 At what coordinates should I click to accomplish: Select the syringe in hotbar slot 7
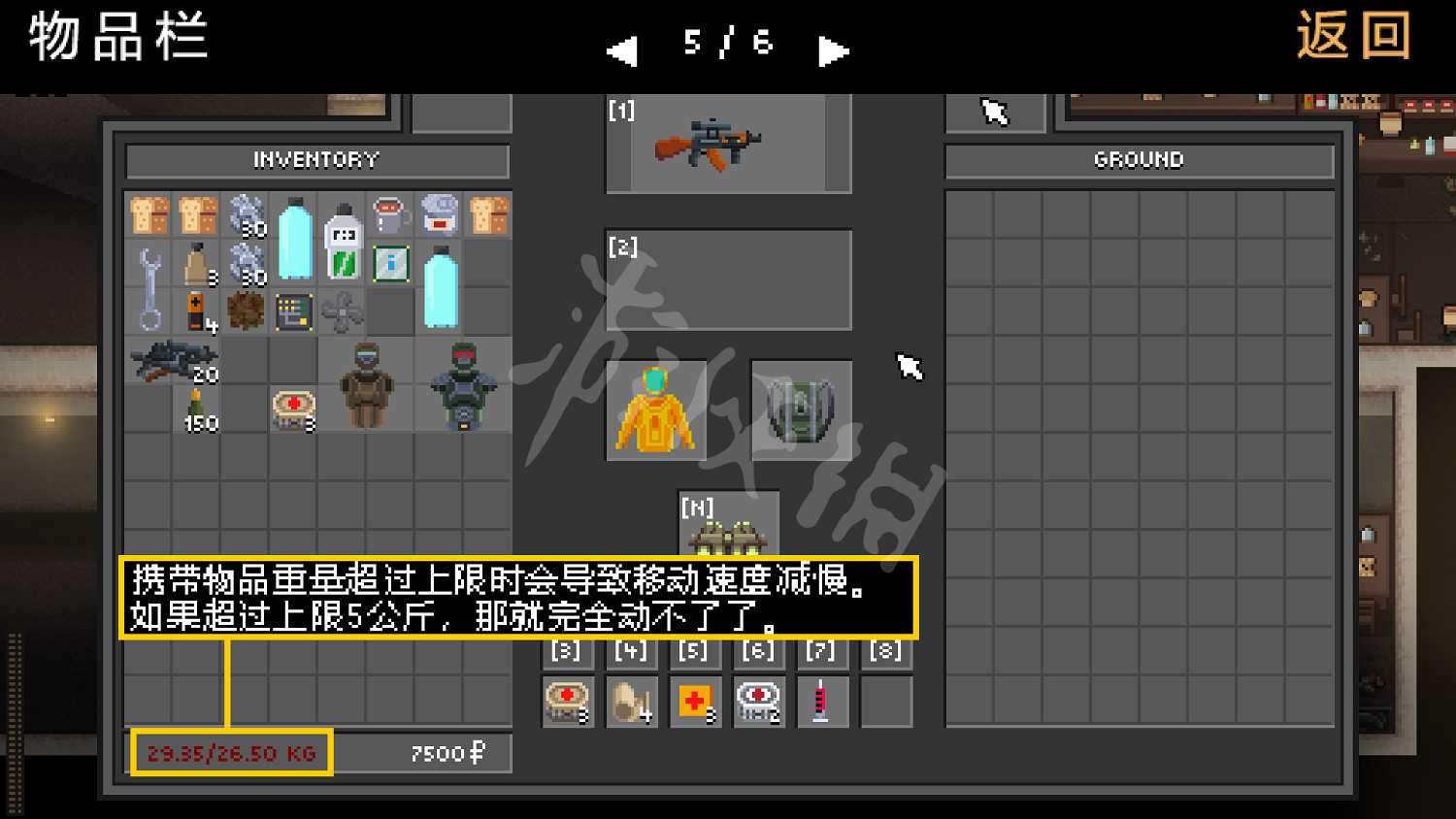822,699
